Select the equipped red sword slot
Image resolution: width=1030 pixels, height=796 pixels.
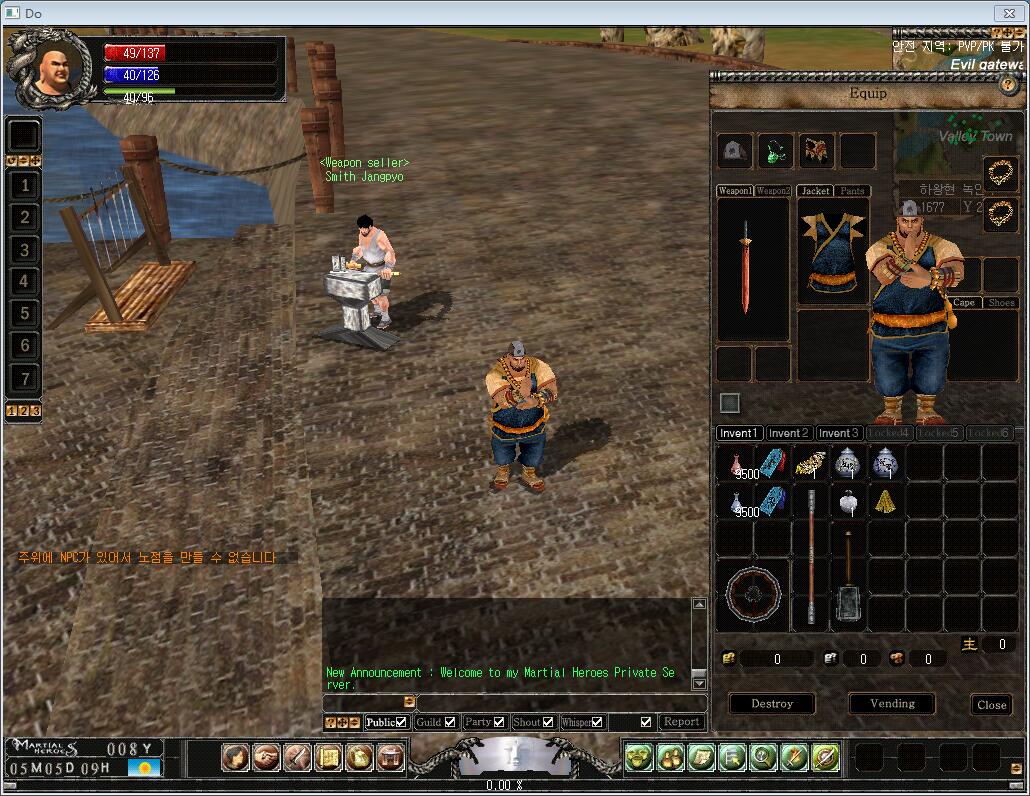[x=745, y=267]
